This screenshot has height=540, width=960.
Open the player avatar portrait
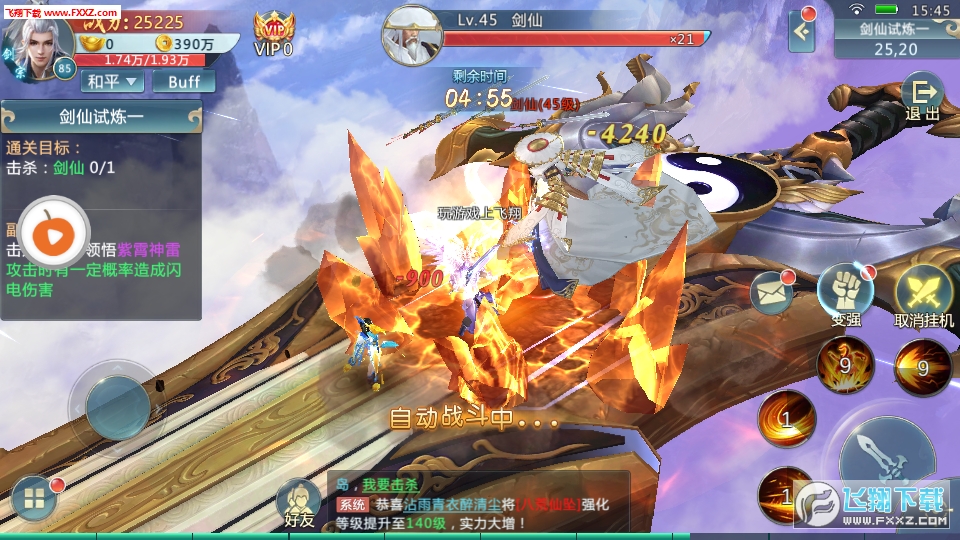pyautogui.click(x=34, y=47)
